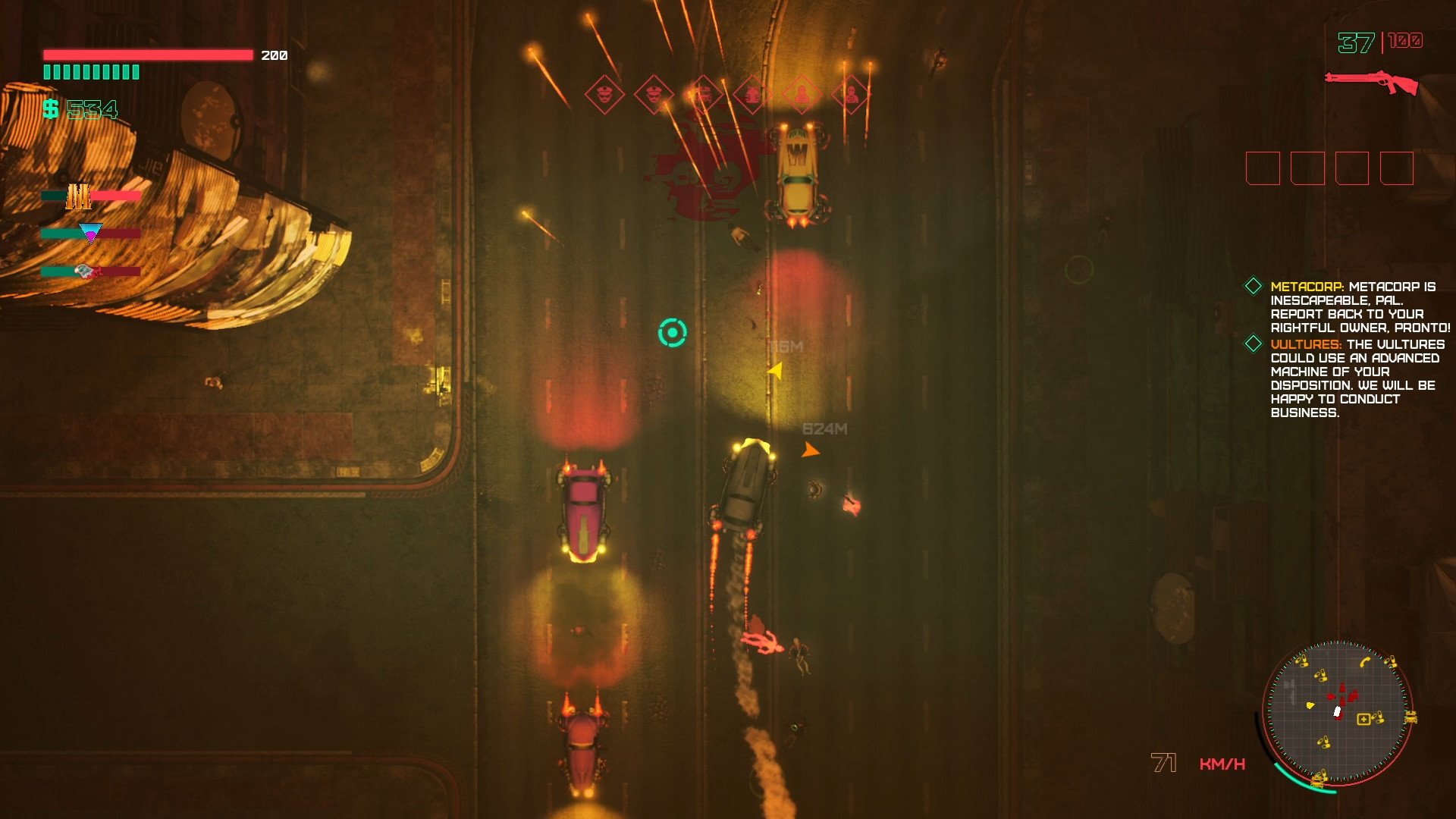Open the circular minimap
This screenshot has height=819, width=1456.
1337,713
